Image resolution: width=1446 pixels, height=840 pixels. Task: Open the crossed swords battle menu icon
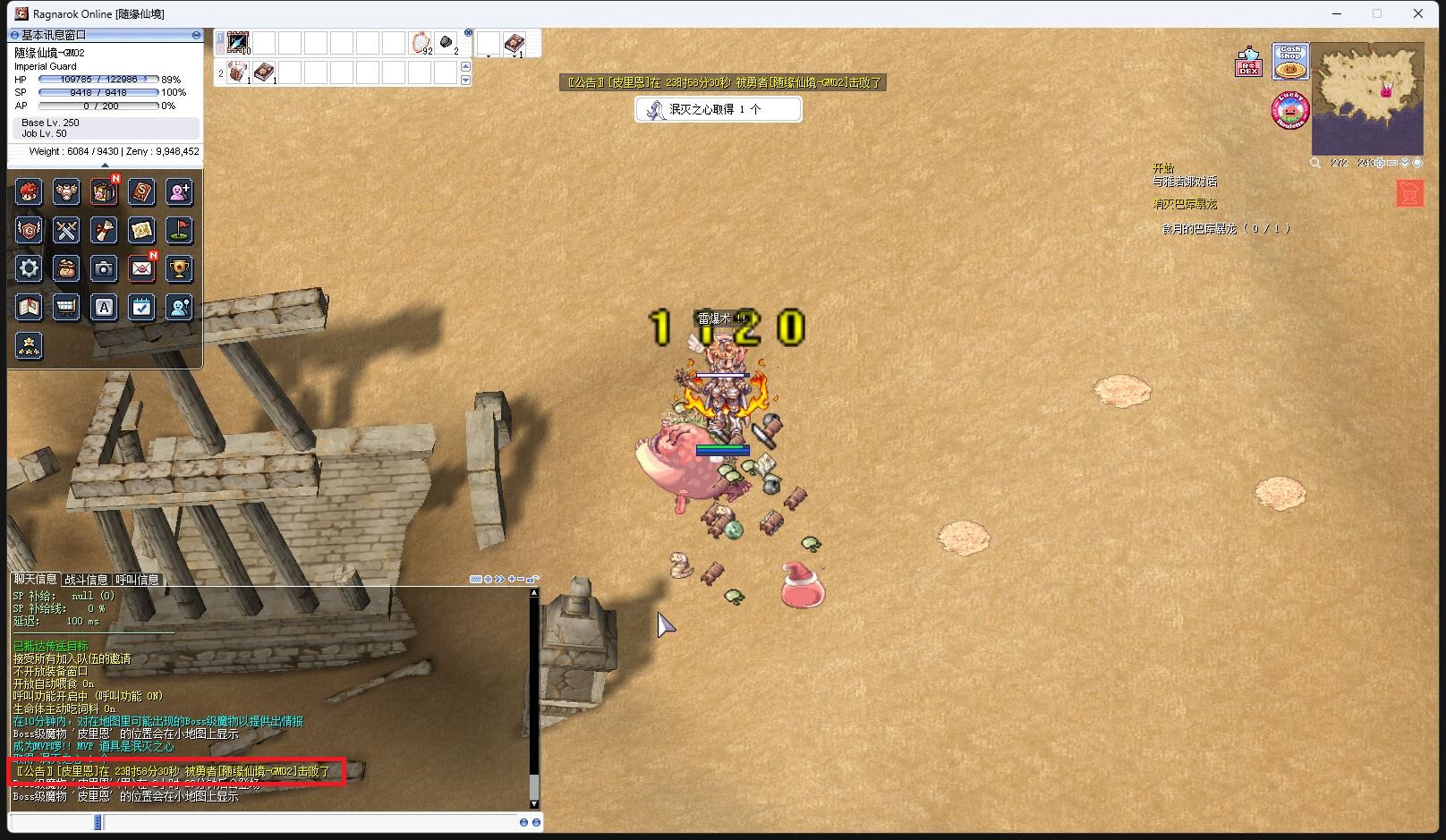[x=66, y=230]
